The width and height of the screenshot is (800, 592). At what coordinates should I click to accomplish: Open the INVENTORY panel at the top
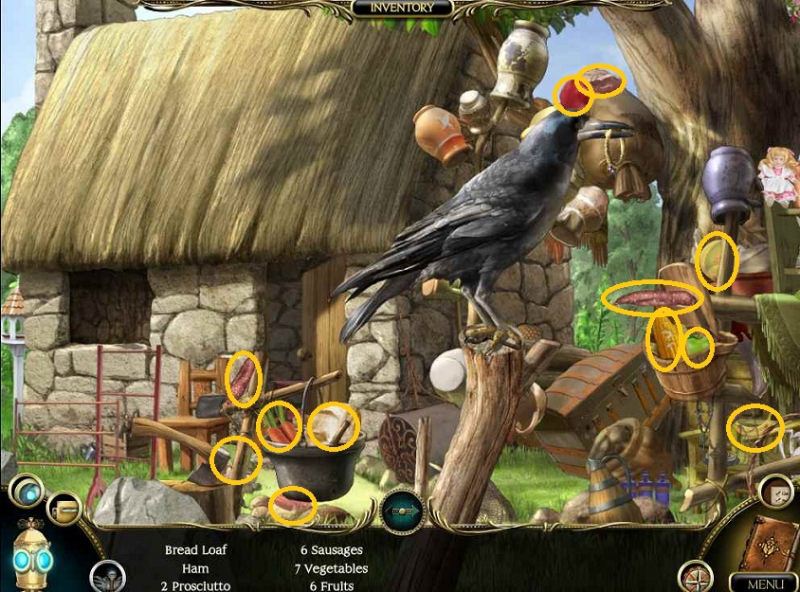[402, 8]
